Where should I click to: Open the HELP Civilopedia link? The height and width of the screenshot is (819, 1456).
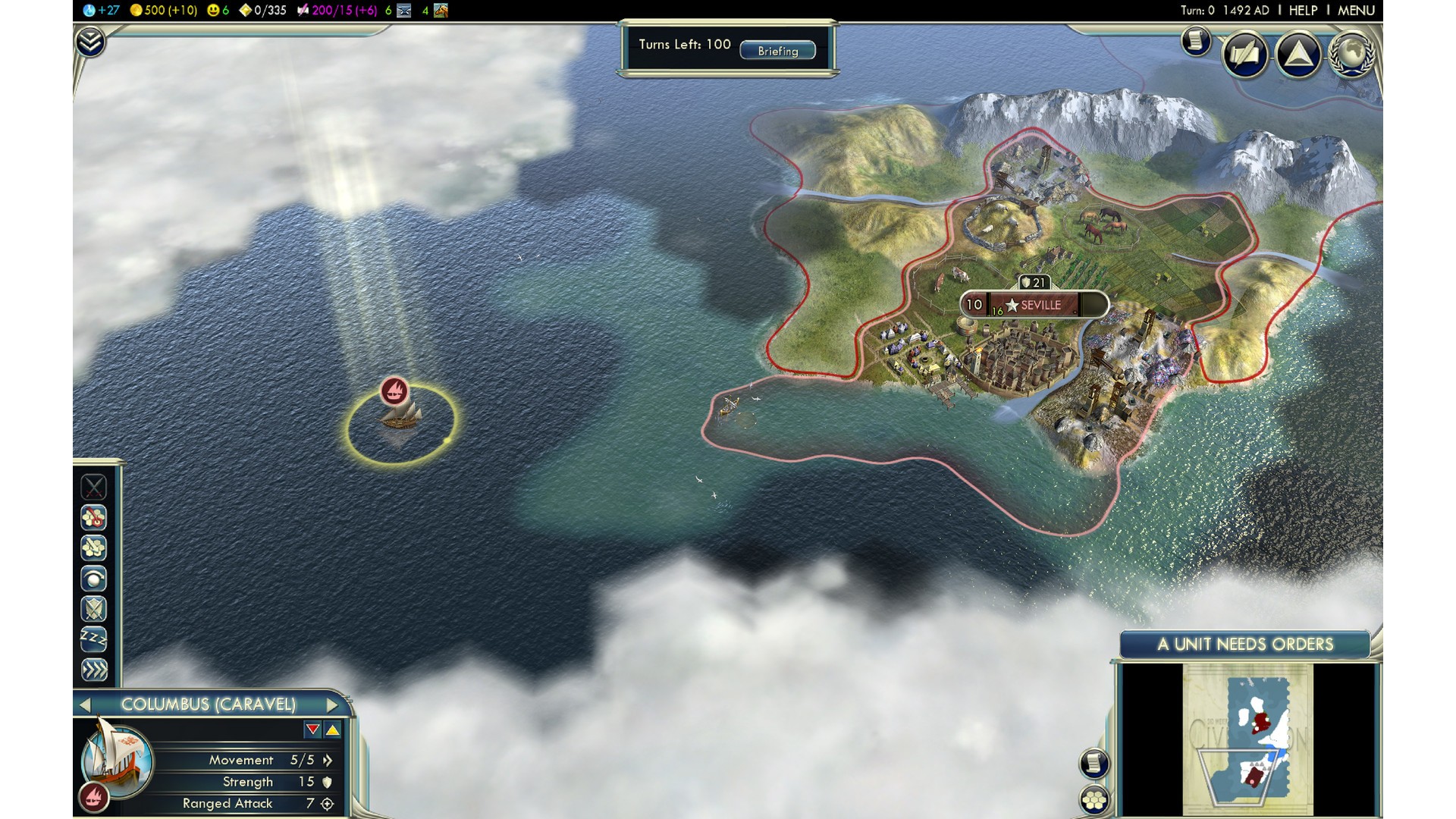[1303, 11]
